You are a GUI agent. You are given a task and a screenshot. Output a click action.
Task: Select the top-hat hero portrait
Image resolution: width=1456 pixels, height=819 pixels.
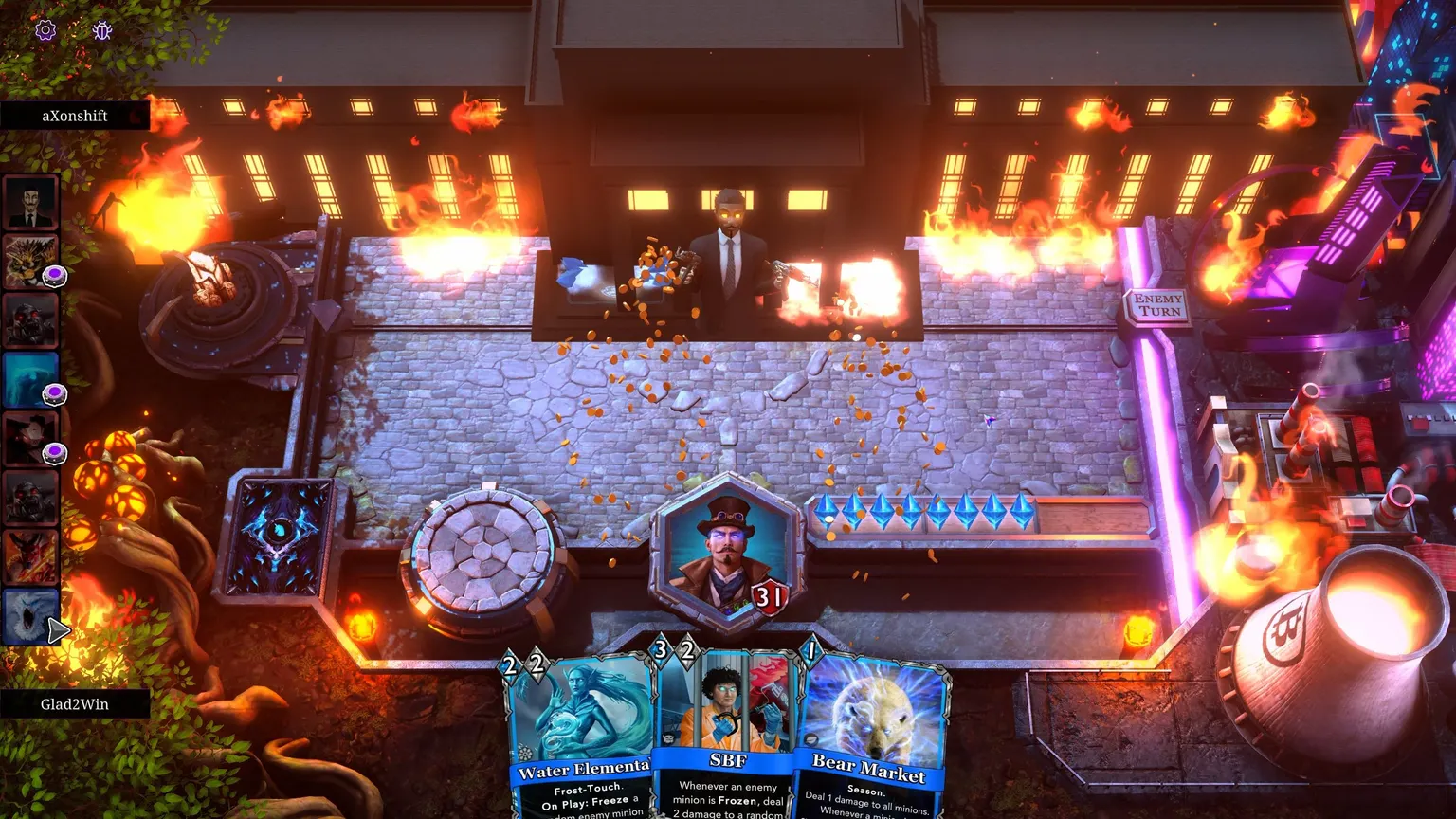(727, 553)
